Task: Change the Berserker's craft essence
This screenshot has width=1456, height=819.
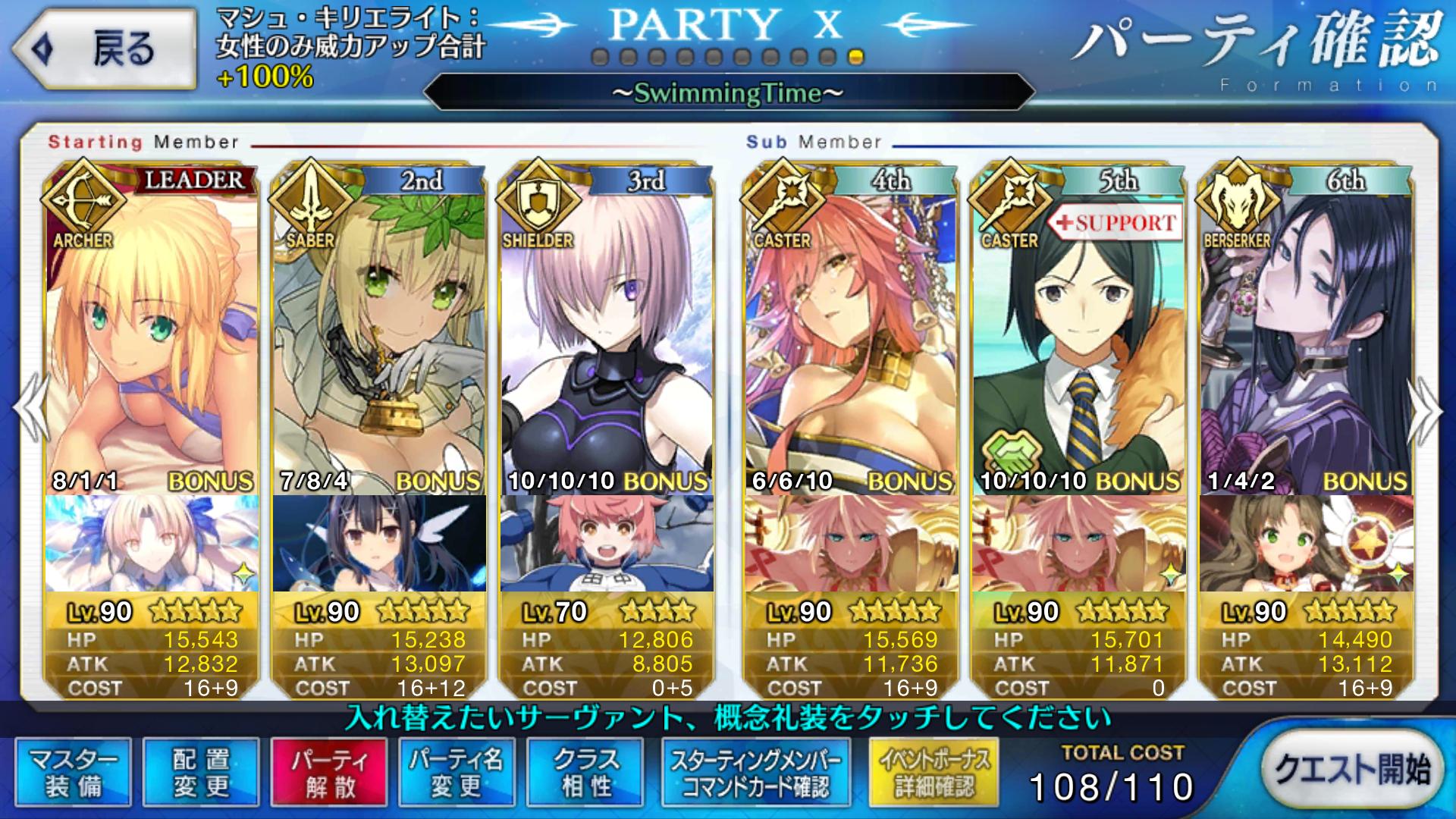Action: [x=1306, y=543]
